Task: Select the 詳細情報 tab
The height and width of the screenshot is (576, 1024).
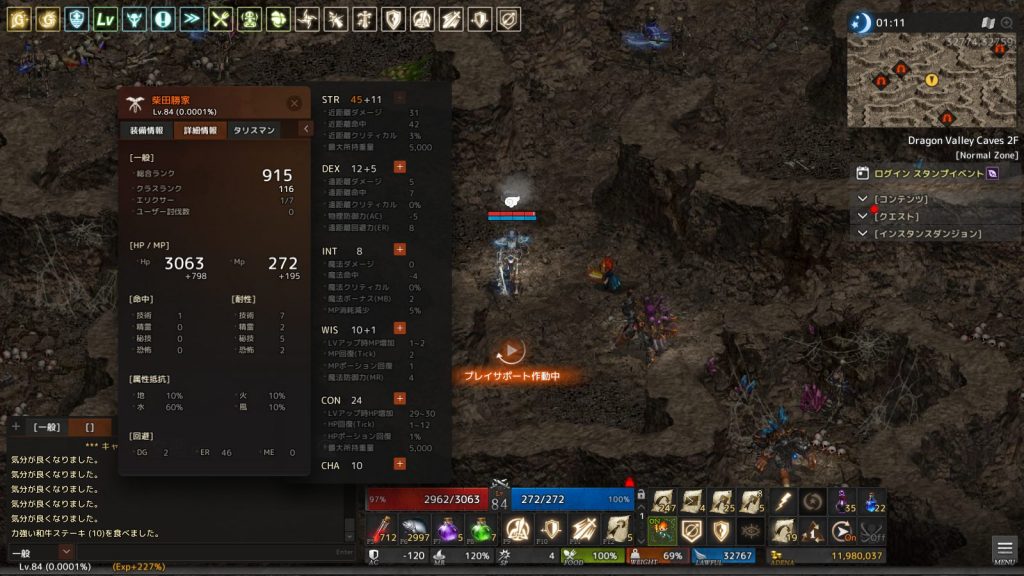Action: click(x=201, y=130)
